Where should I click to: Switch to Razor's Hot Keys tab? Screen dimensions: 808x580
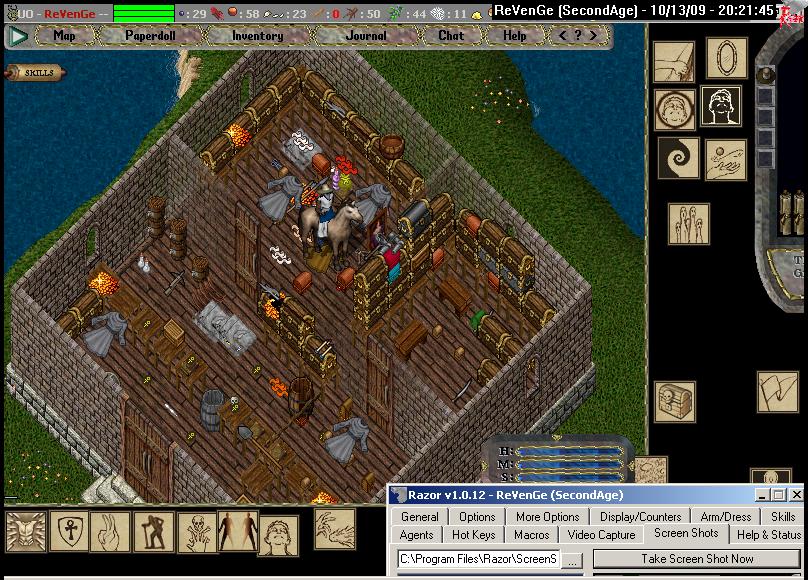473,535
